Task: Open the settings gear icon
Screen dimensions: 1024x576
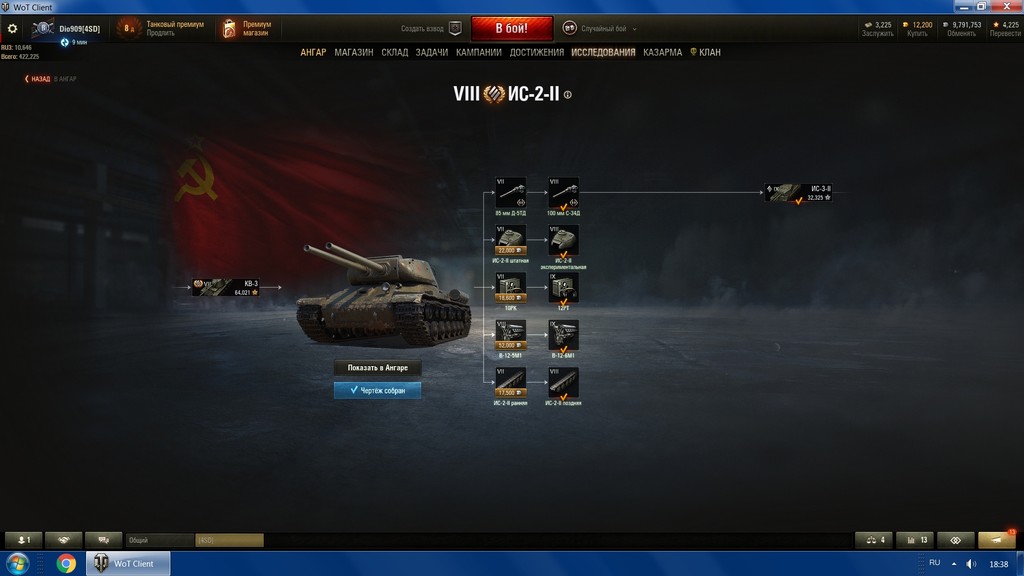Action: 13,29
